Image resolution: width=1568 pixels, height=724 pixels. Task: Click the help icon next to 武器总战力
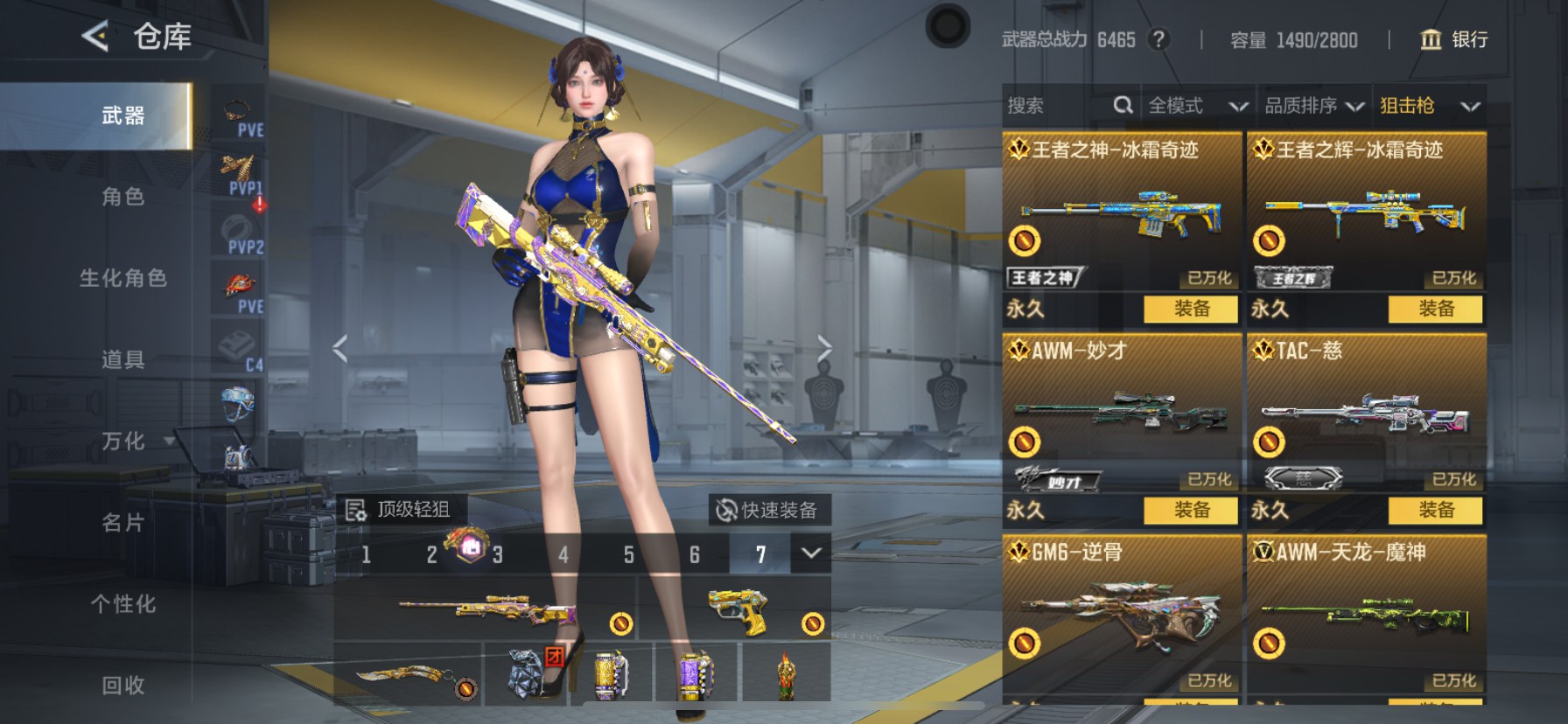pyautogui.click(x=1157, y=39)
